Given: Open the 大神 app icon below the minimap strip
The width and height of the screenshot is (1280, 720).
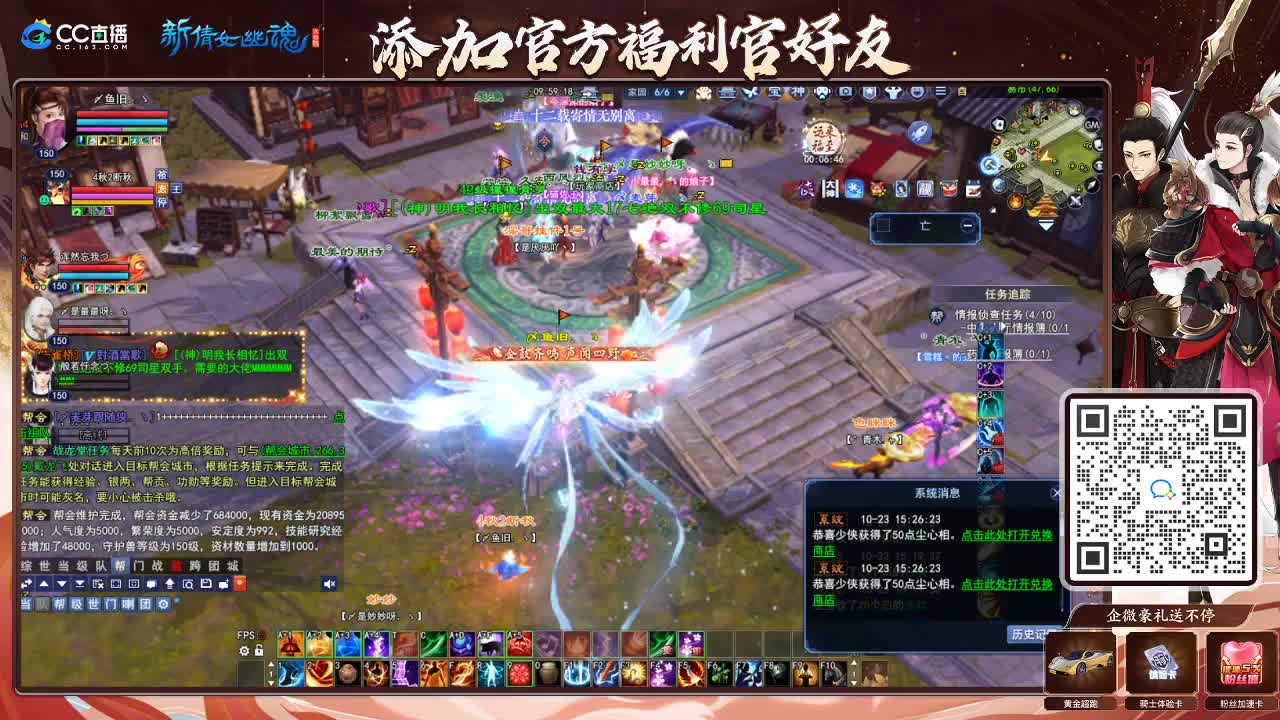Looking at the screenshot, I should pyautogui.click(x=830, y=189).
